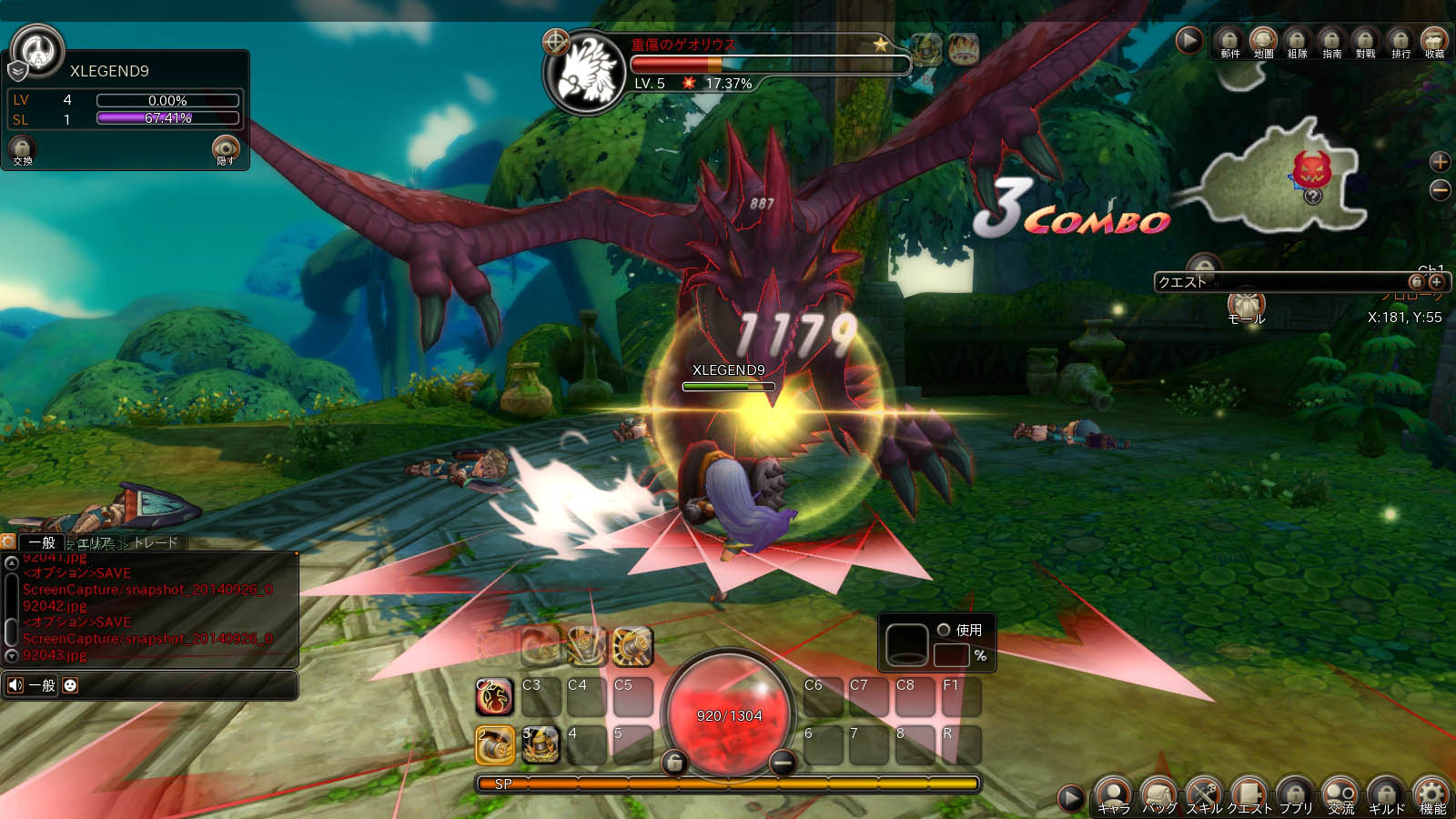Open the バッグ bag inventory icon
Viewport: 1456px width, 819px height.
[x=1158, y=792]
